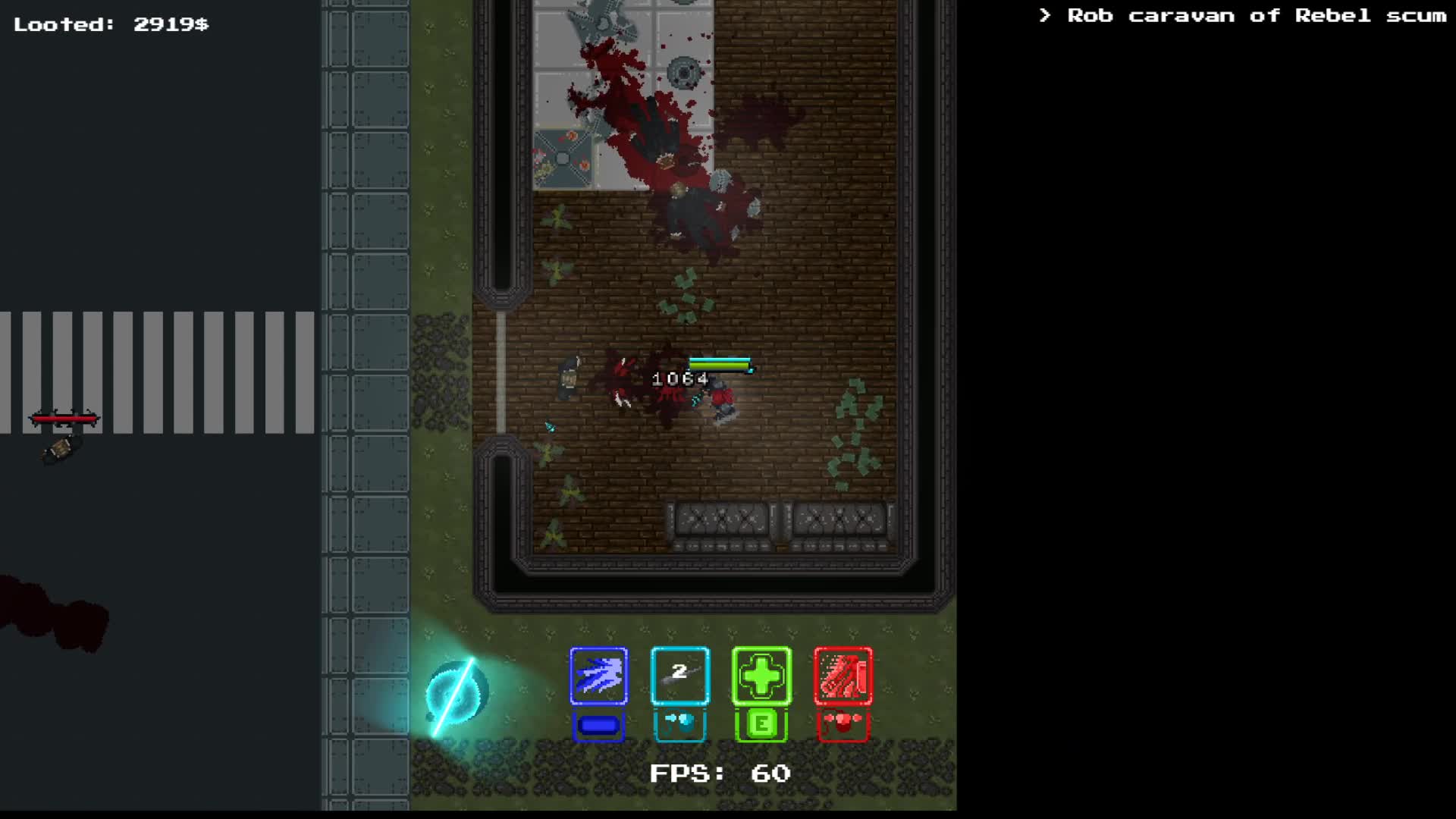This screenshot has width=1456, height=819.
Task: Activate the blue dash ability icon
Action: pos(598,676)
